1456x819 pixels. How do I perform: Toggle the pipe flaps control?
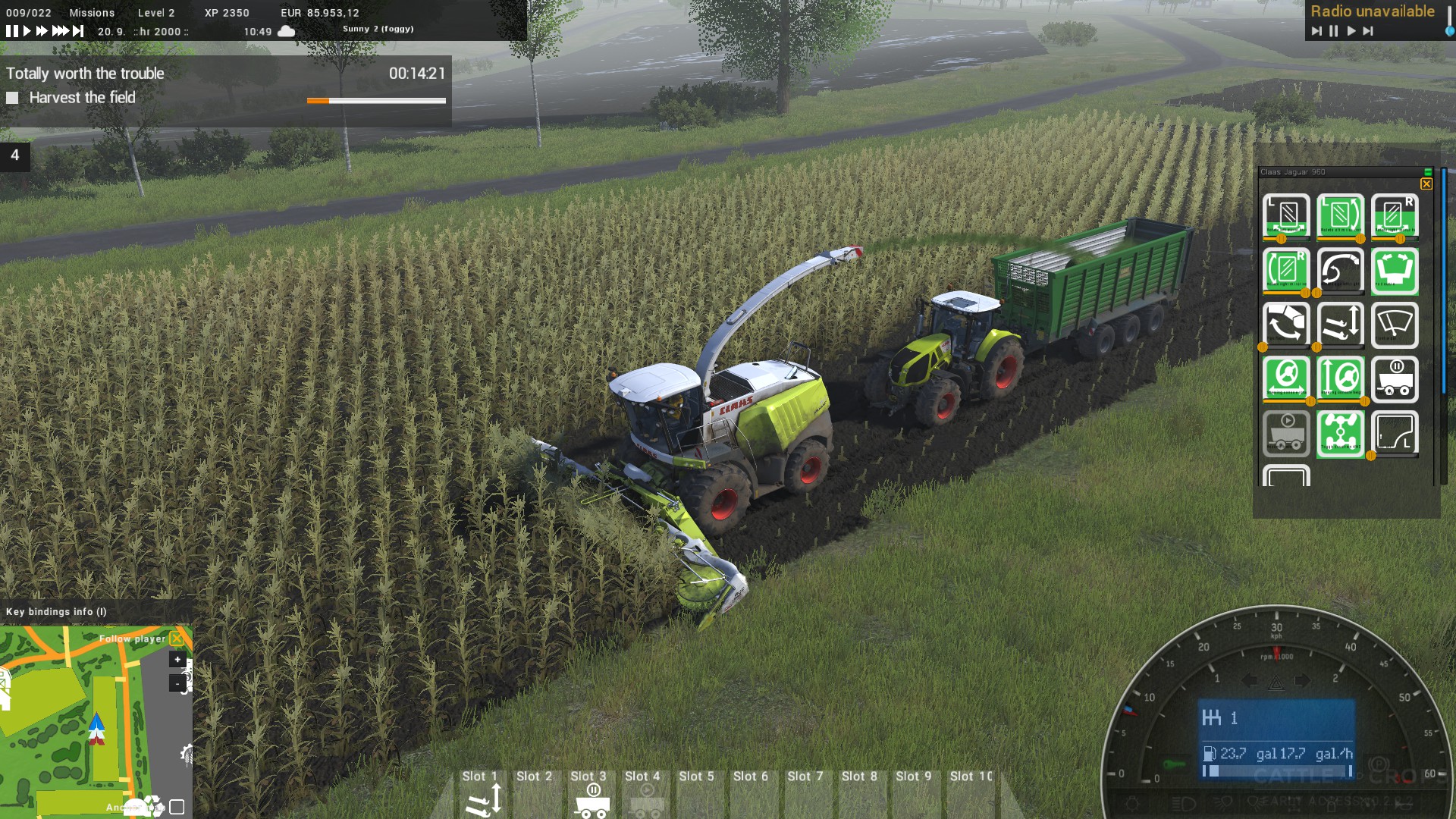1286,325
